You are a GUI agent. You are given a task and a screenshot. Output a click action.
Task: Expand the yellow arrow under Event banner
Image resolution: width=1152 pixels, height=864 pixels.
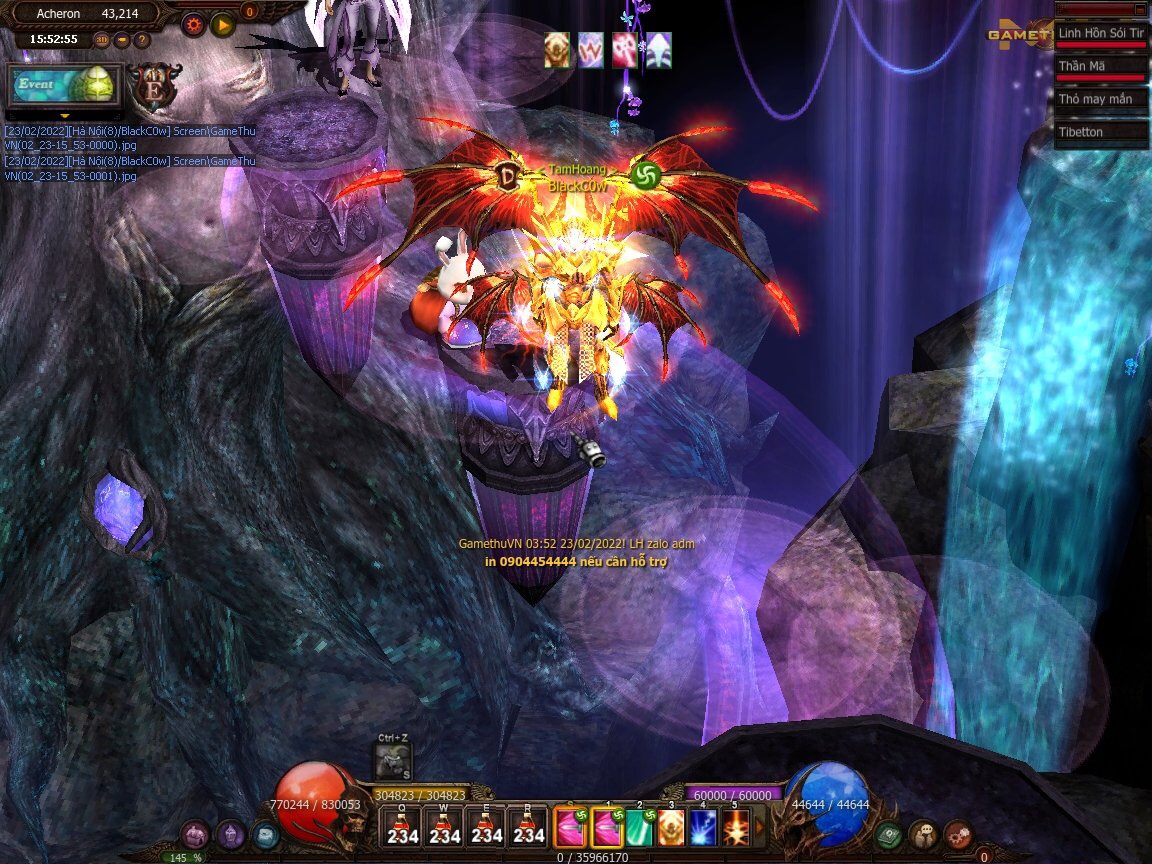64,115
